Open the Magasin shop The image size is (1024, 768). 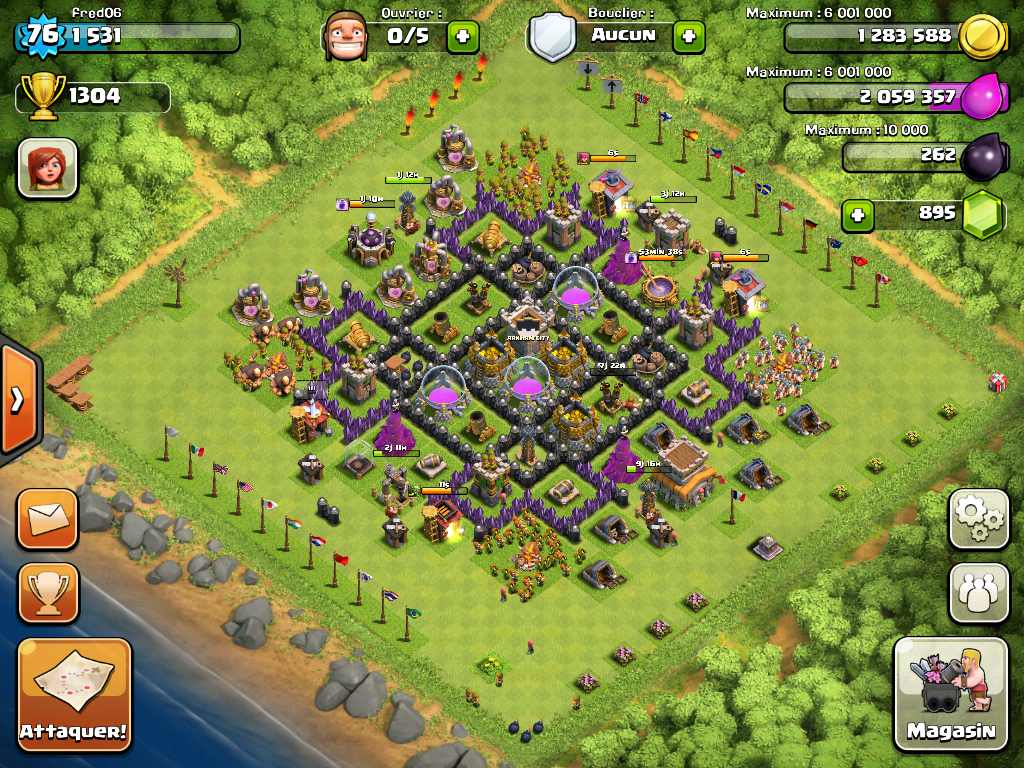(x=951, y=694)
